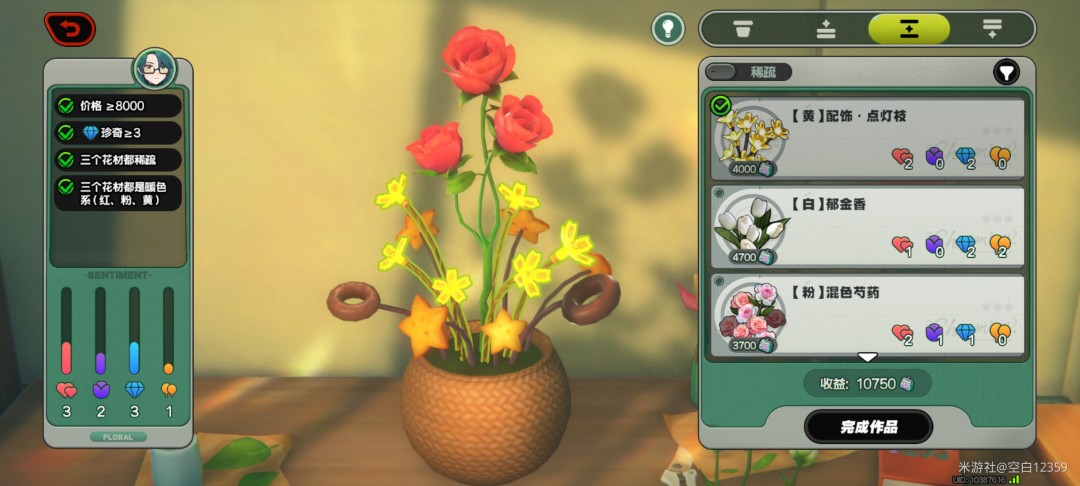Click the red back arrow button
The image size is (1080, 486).
70,28
